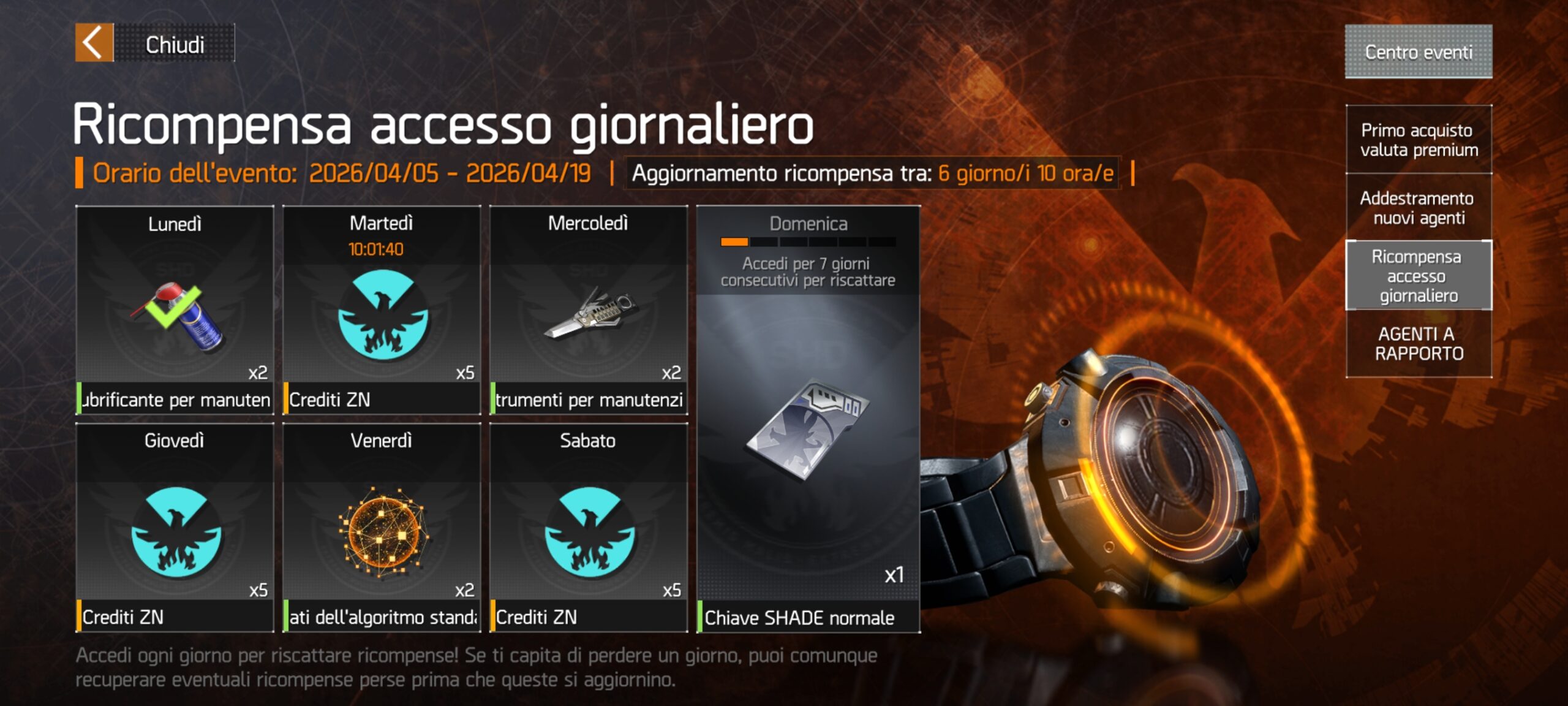1568x706 pixels.
Task: Switch to Primo acquisto valuta premium tab
Action: pos(1419,140)
